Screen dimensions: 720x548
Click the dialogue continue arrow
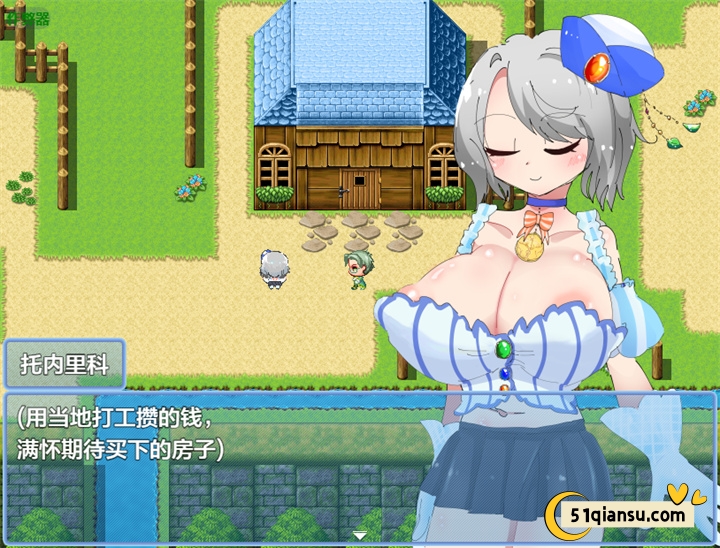coord(359,536)
